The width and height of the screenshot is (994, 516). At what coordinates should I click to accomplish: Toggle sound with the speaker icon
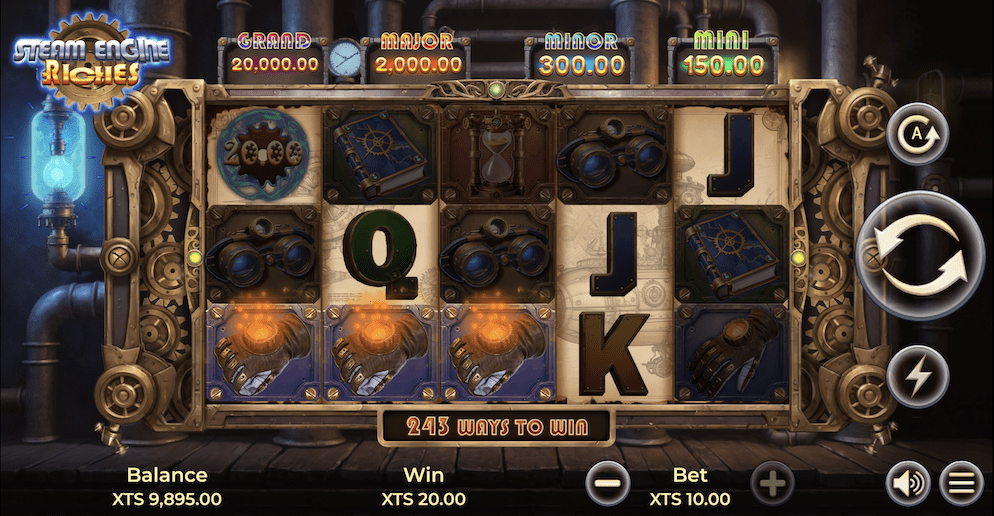[x=908, y=484]
